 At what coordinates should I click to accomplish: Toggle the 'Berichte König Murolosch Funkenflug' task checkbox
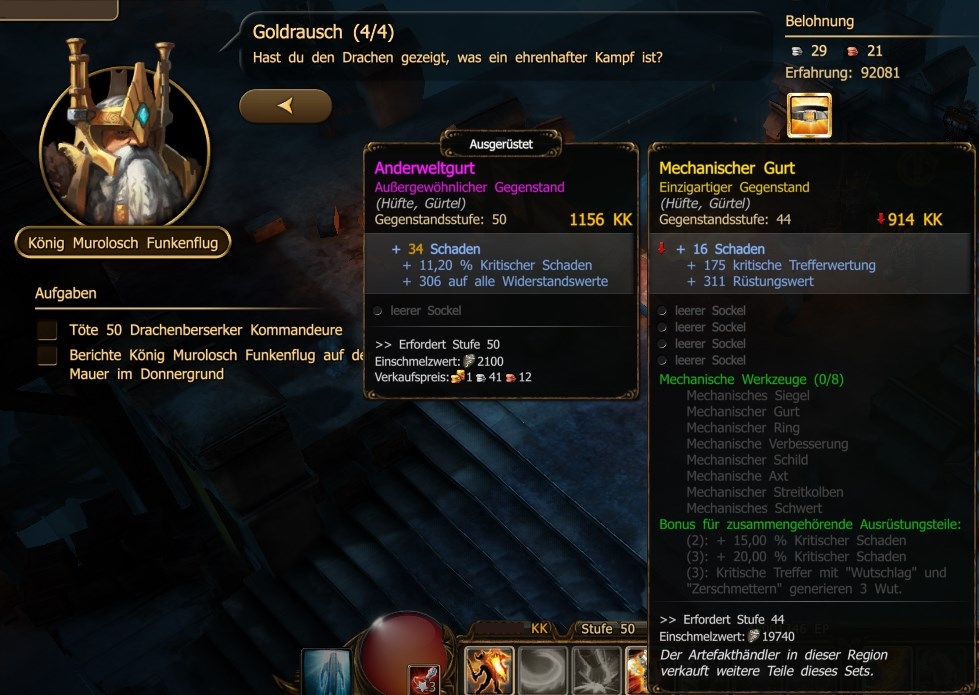pos(47,356)
